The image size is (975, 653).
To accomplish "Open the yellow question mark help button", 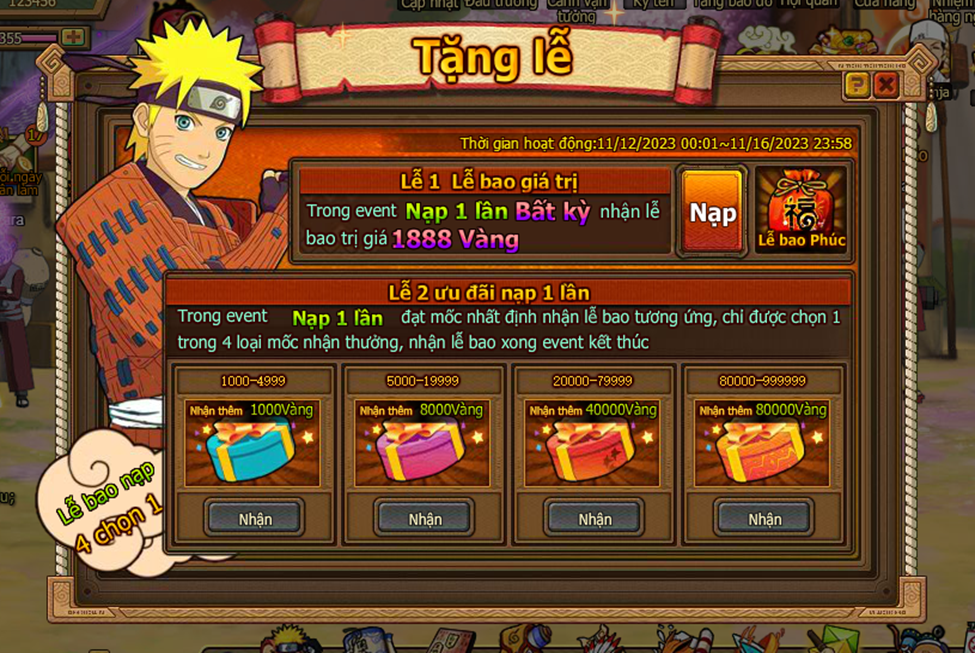I will 857,86.
